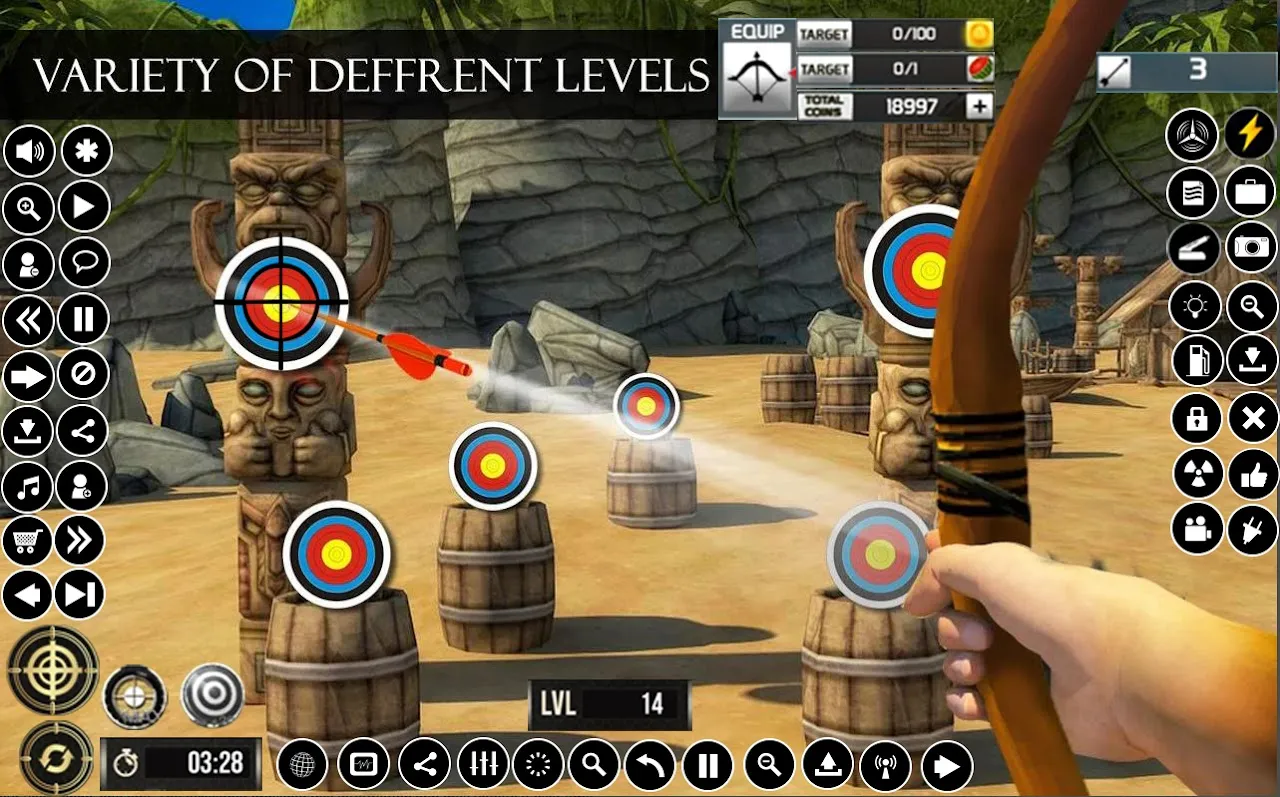Open the speech bubble chat icon
This screenshot has width=1280, height=797.
pyautogui.click(x=85, y=264)
